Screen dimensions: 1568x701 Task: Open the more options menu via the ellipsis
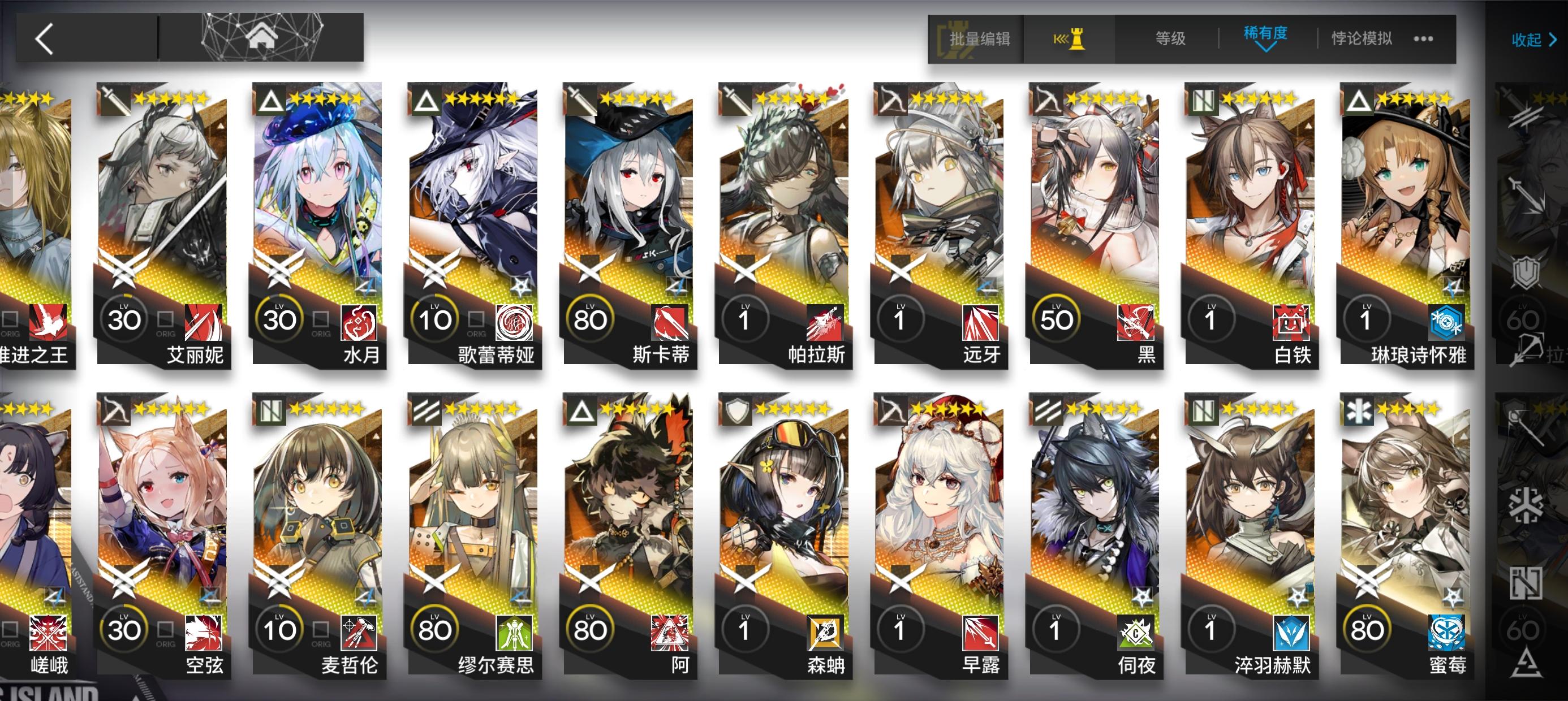(1424, 38)
